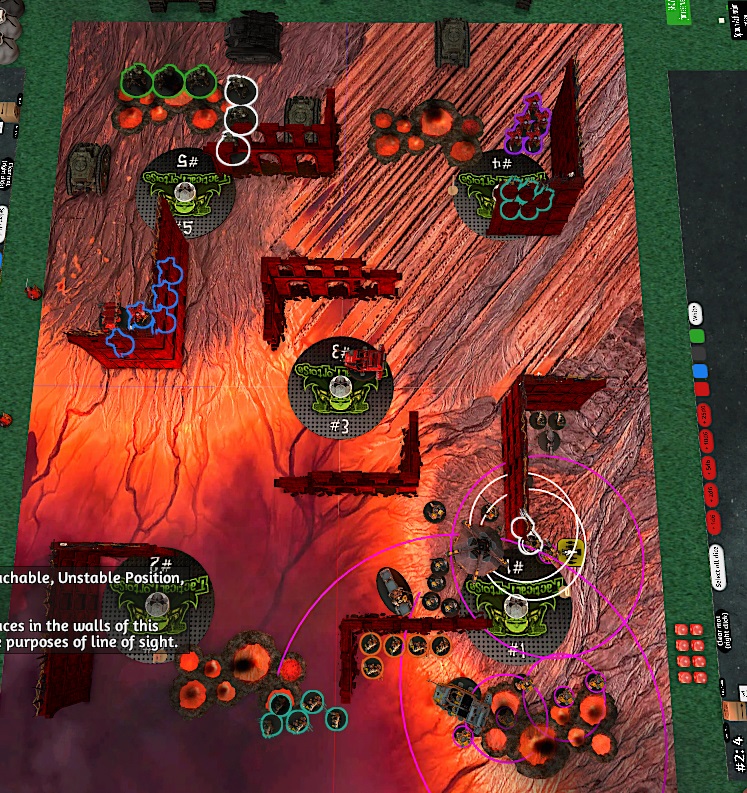Select the square red dice color swatch
The height and width of the screenshot is (793, 747).
tap(702, 390)
